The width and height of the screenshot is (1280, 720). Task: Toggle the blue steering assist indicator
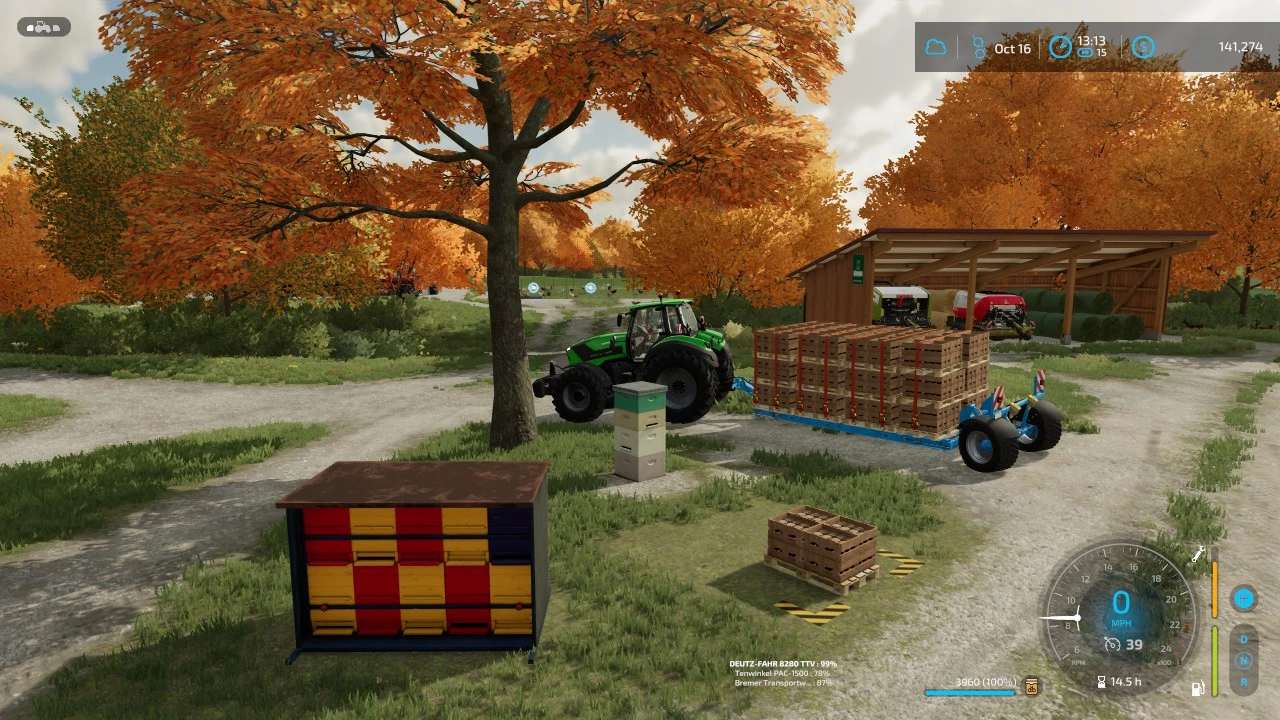coord(1243,599)
